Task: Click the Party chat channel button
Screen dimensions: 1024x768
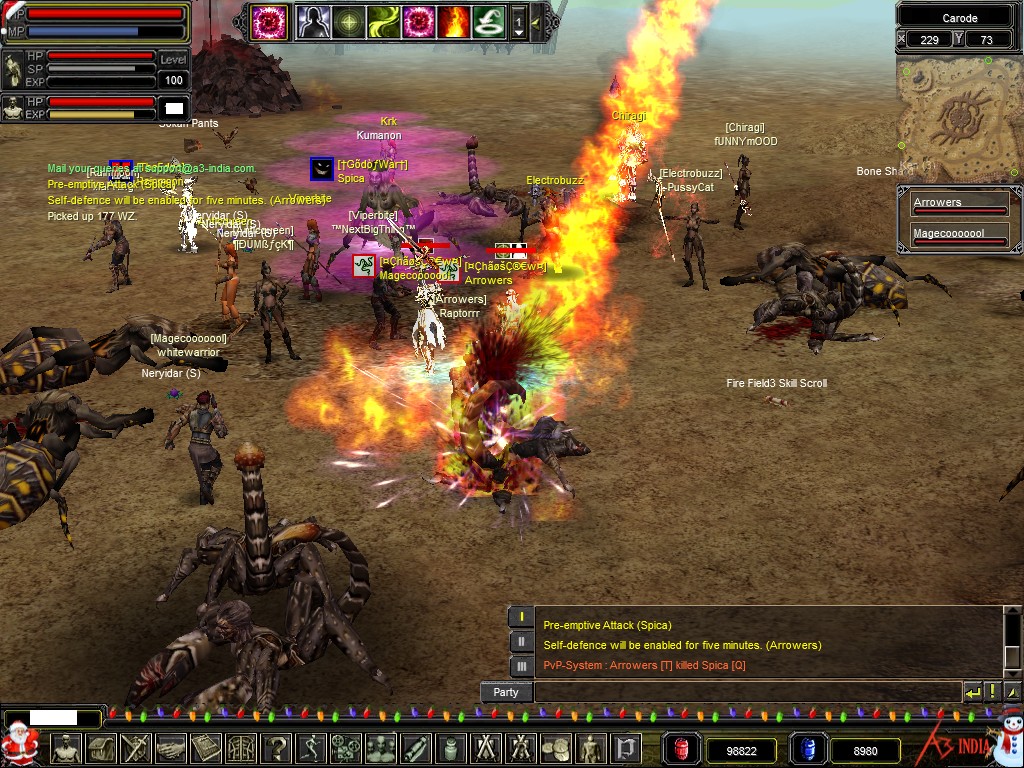Action: tap(506, 692)
